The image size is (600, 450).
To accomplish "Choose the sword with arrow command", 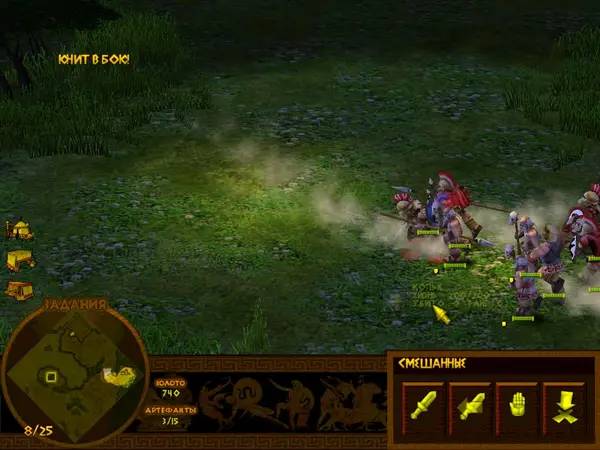I will pos(471,406).
